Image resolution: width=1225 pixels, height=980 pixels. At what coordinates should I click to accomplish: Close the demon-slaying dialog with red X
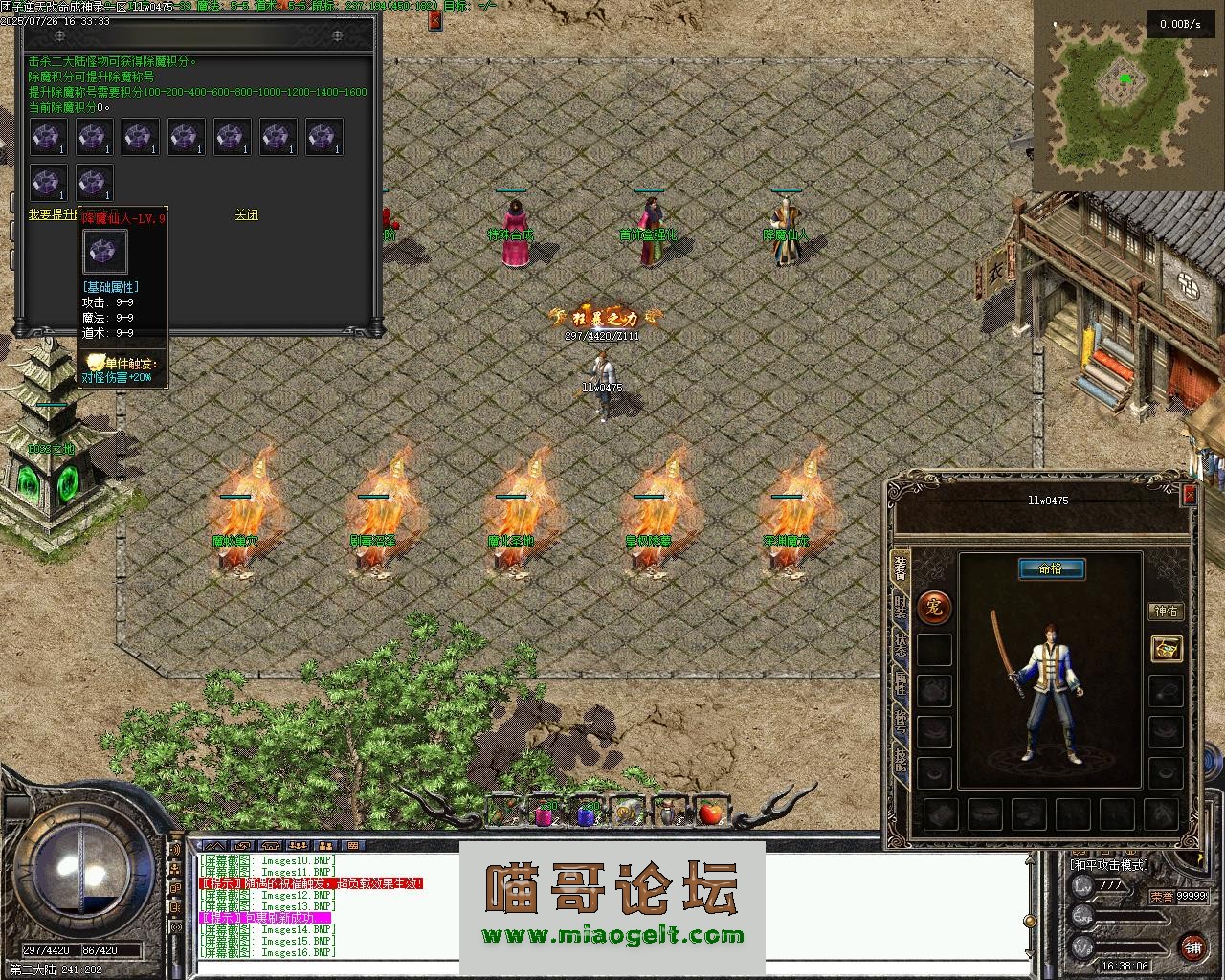435,19
